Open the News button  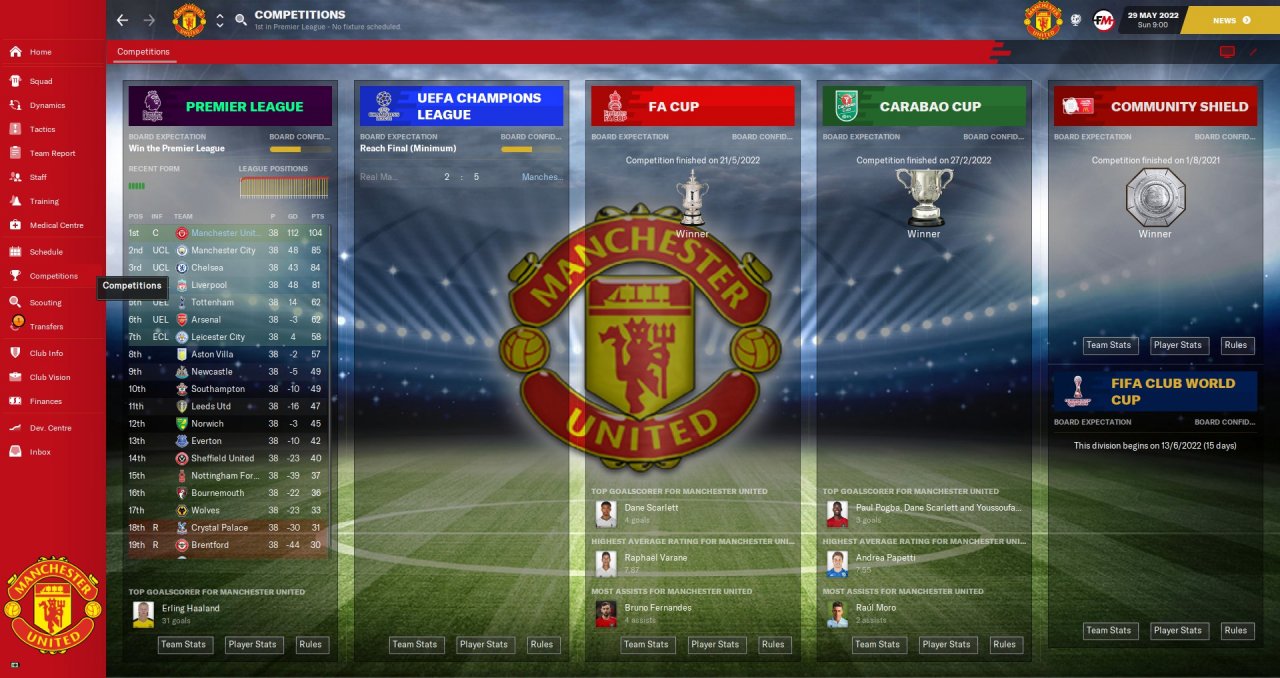(x=1230, y=20)
